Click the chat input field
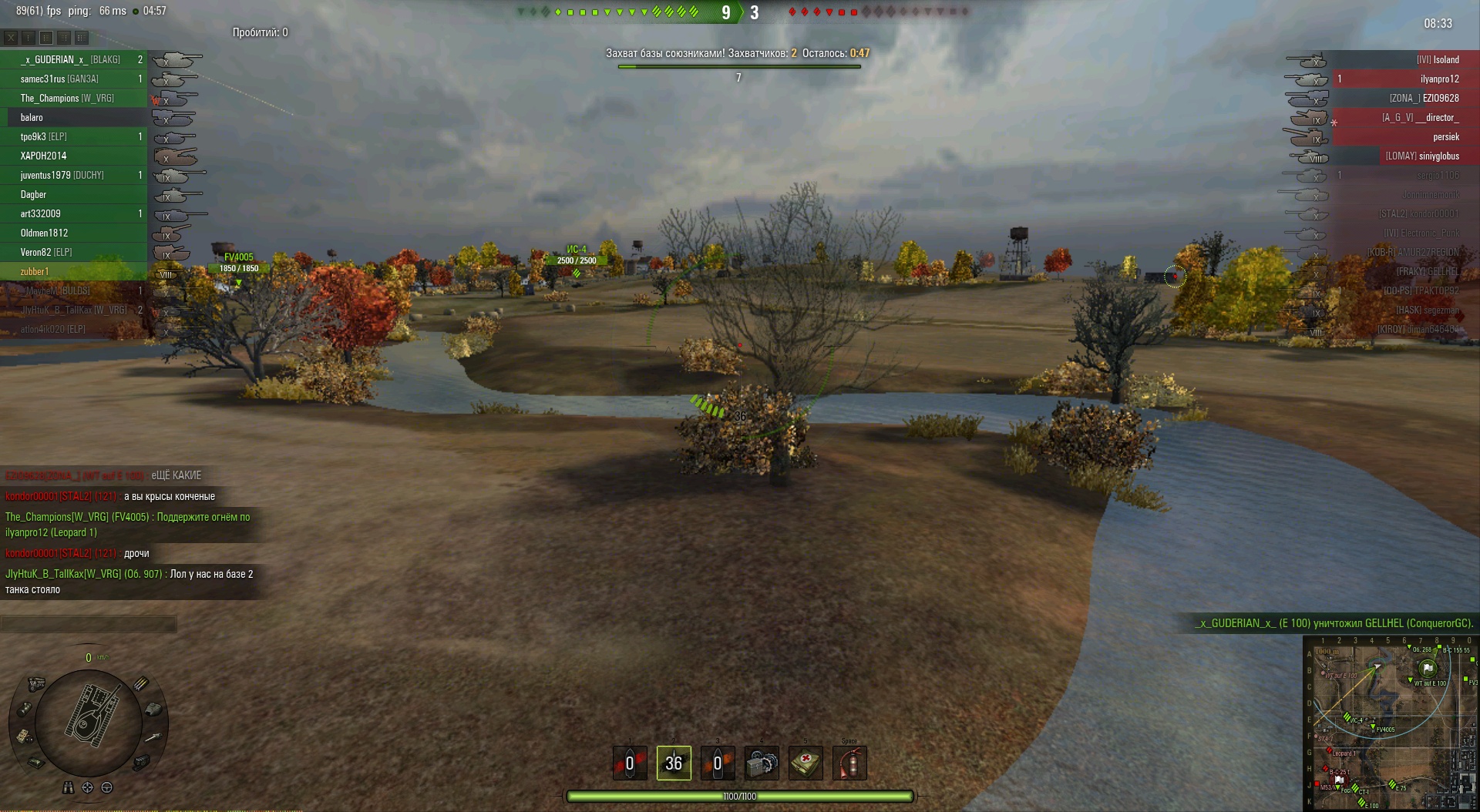Viewport: 1480px width, 812px height. [x=89, y=624]
